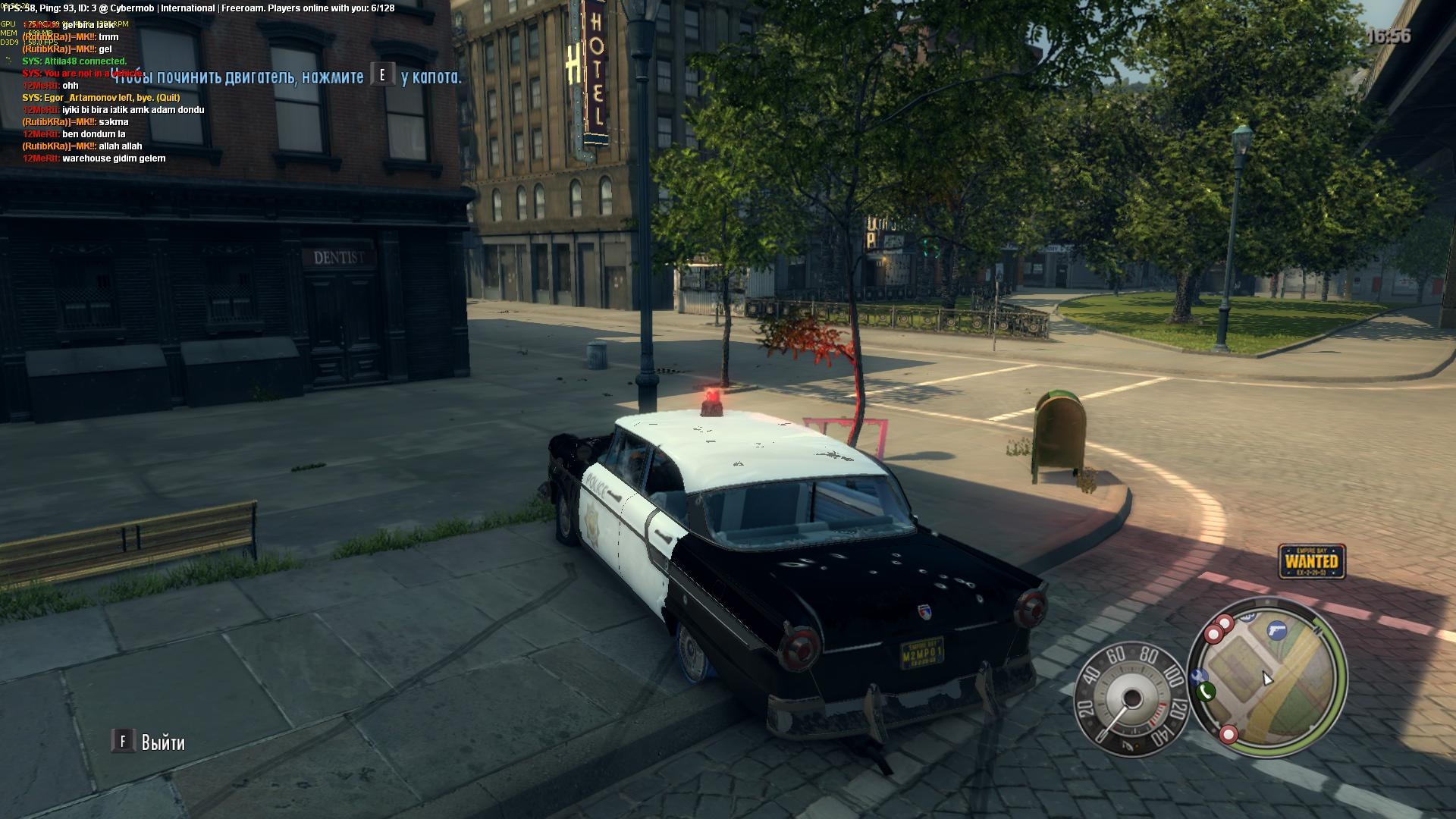Select the gun shop marker on minimap
This screenshot has width=1456, height=819.
coord(1277,629)
